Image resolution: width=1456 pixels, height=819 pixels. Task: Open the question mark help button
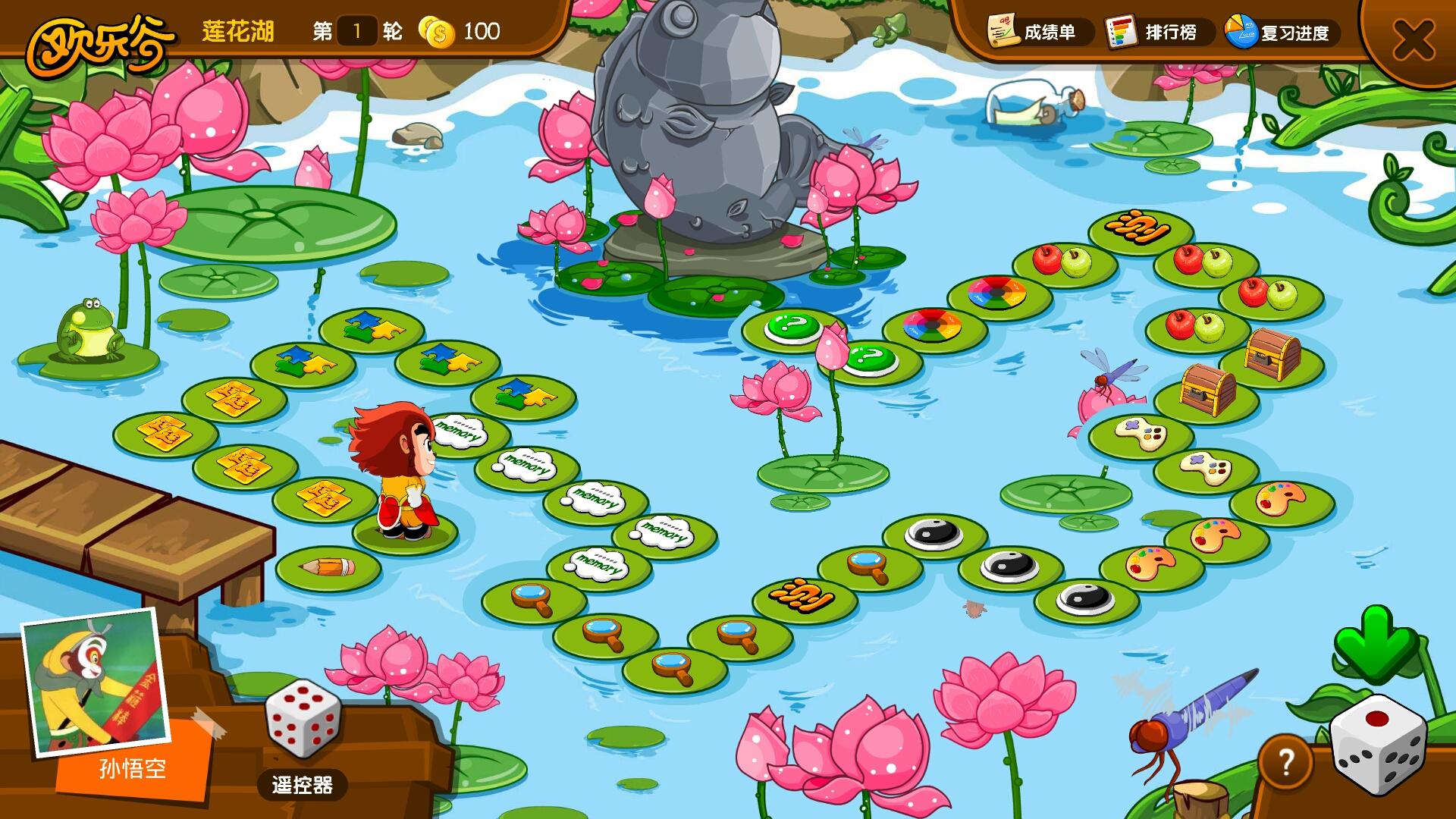(x=1285, y=762)
